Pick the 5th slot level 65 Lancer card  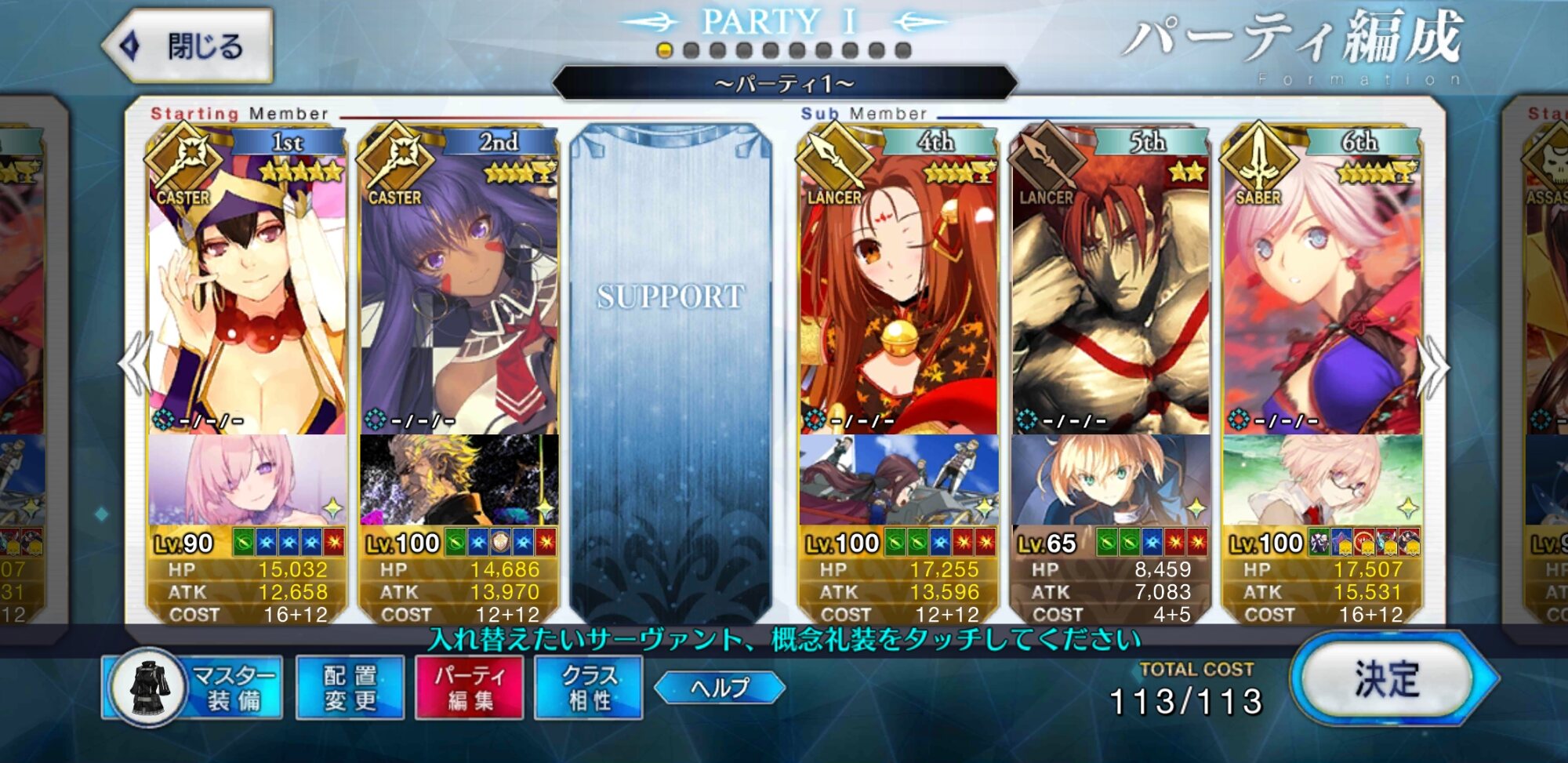1110,298
